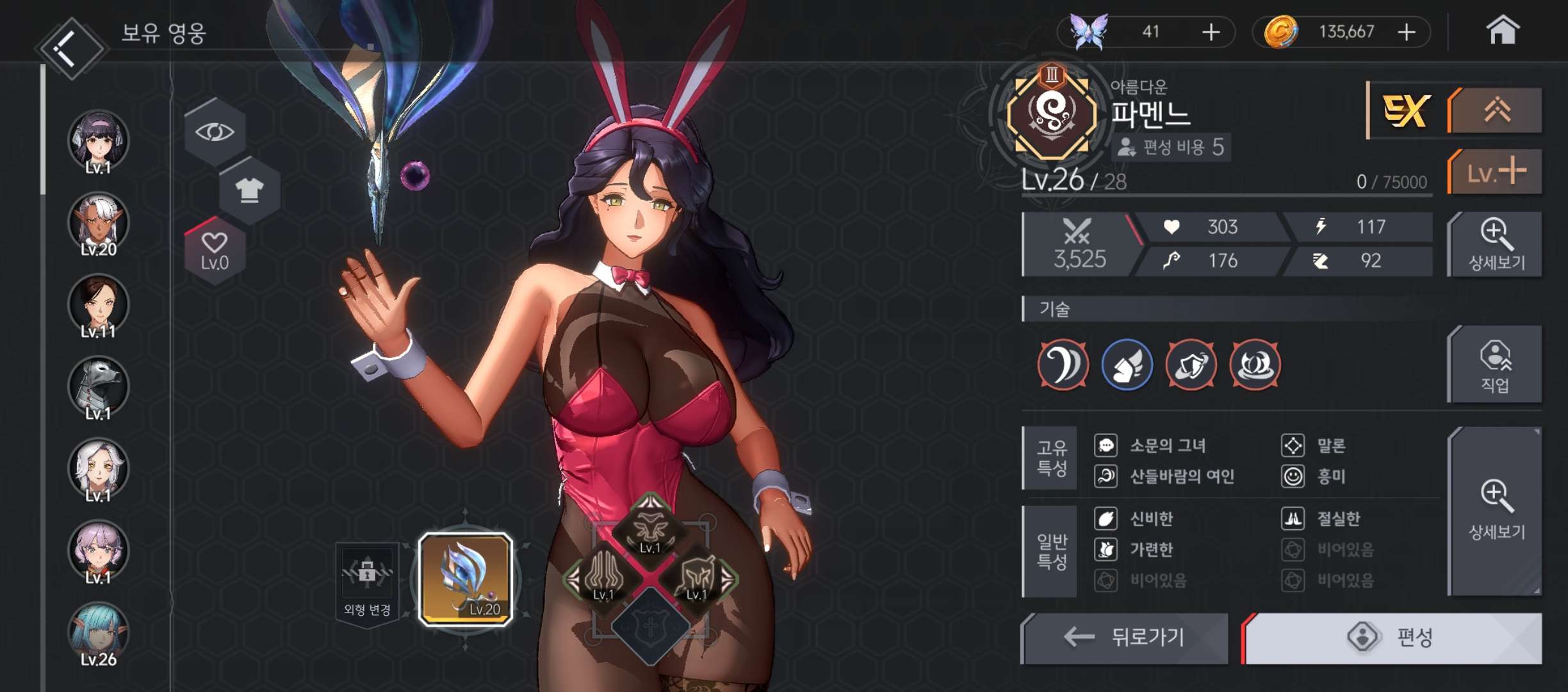Select the blue-ringed wing skill icon
Screen dimensions: 1568x692
[1127, 365]
